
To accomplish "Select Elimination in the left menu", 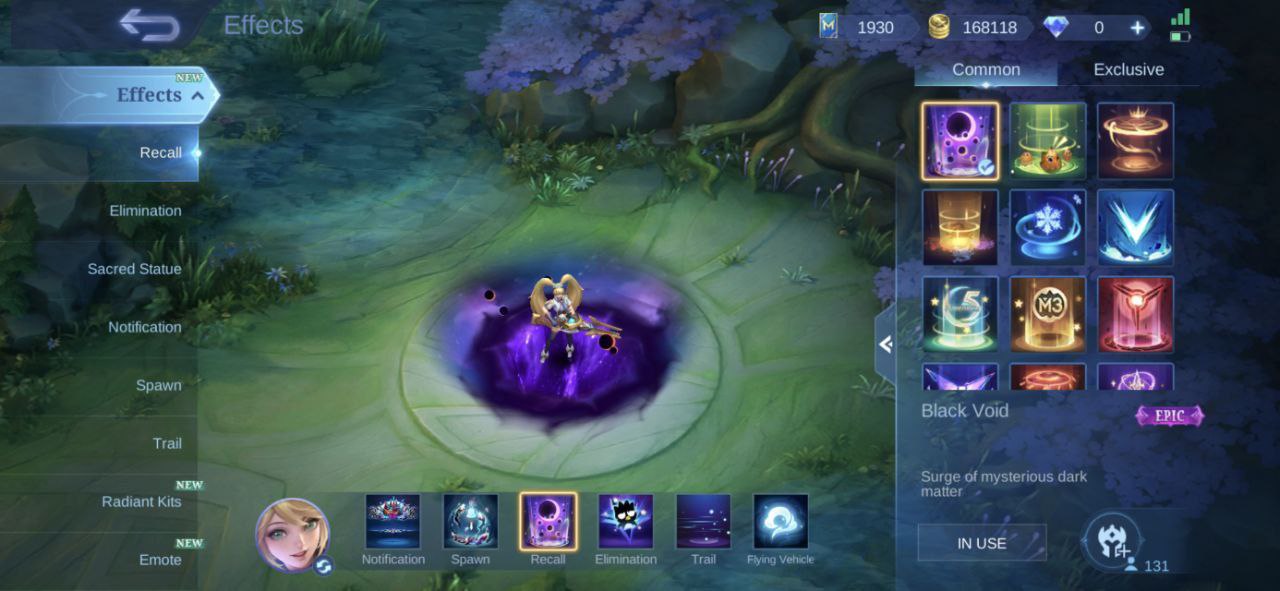I will click(145, 211).
